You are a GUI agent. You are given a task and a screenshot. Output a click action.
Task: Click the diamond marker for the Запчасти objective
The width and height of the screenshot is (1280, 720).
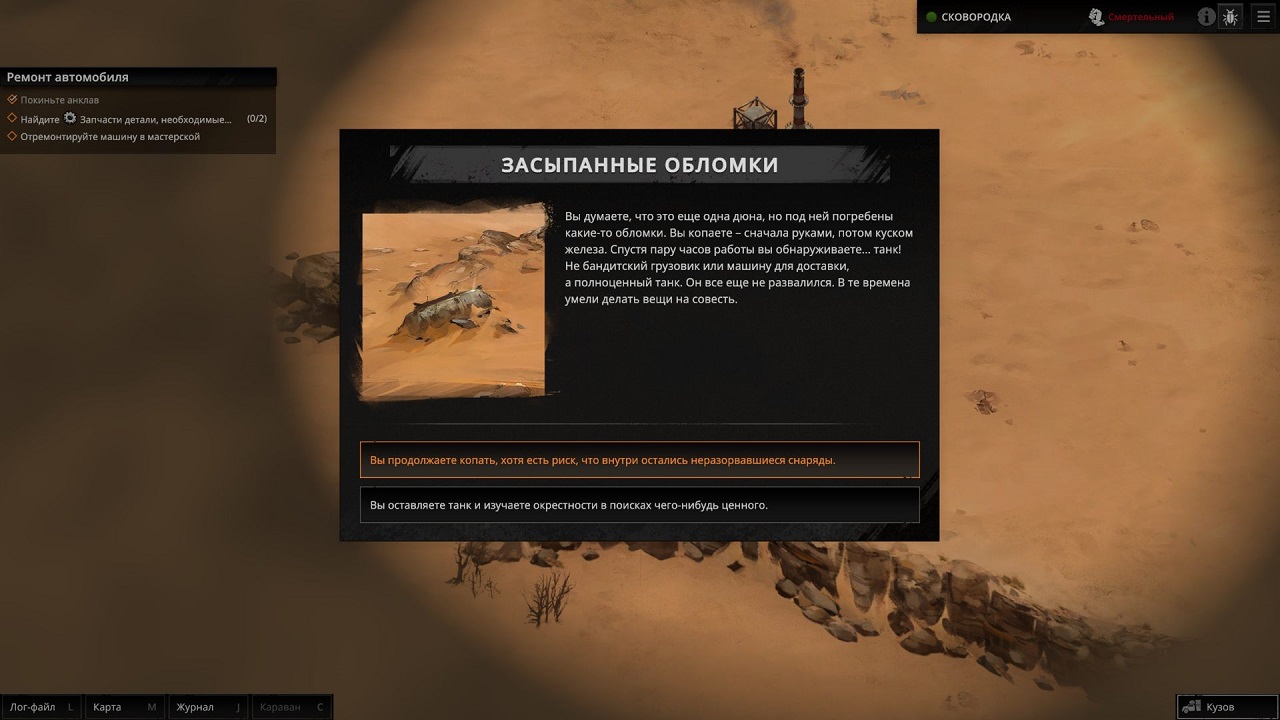[13, 118]
